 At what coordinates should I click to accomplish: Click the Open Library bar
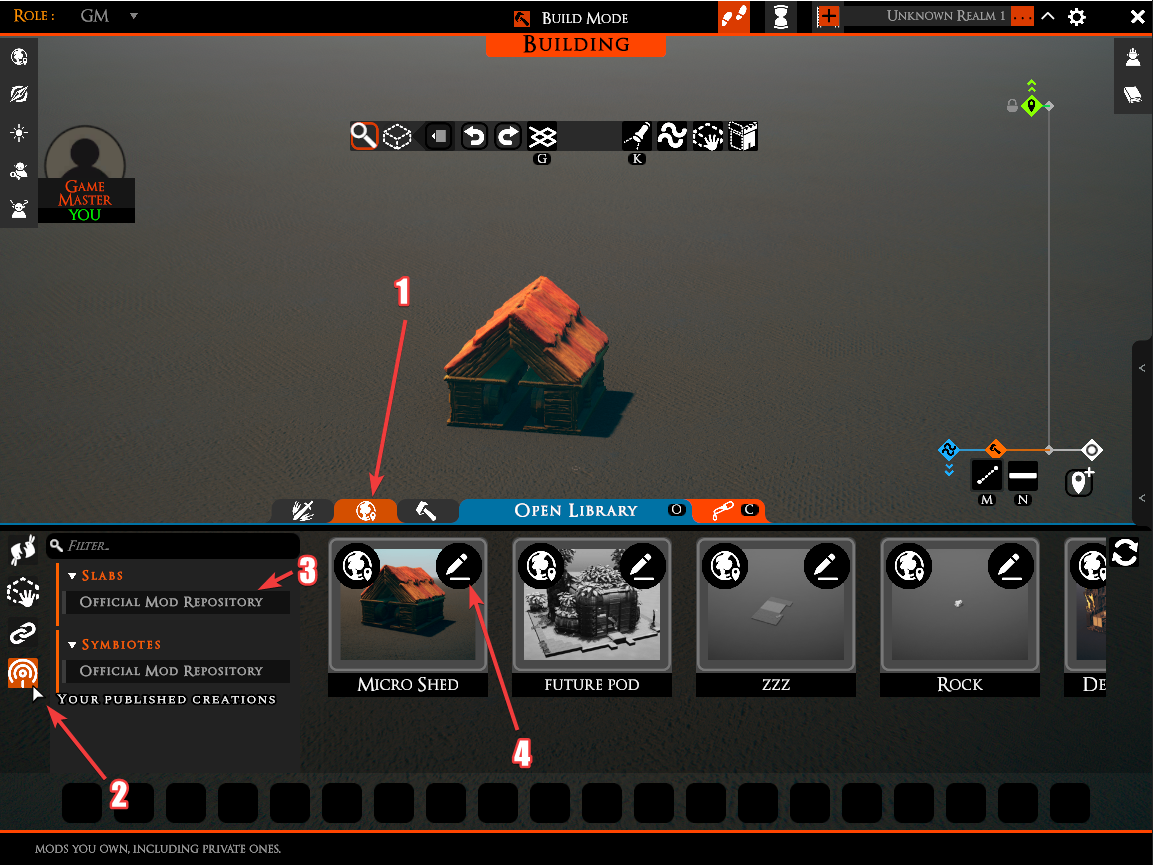[x=575, y=510]
